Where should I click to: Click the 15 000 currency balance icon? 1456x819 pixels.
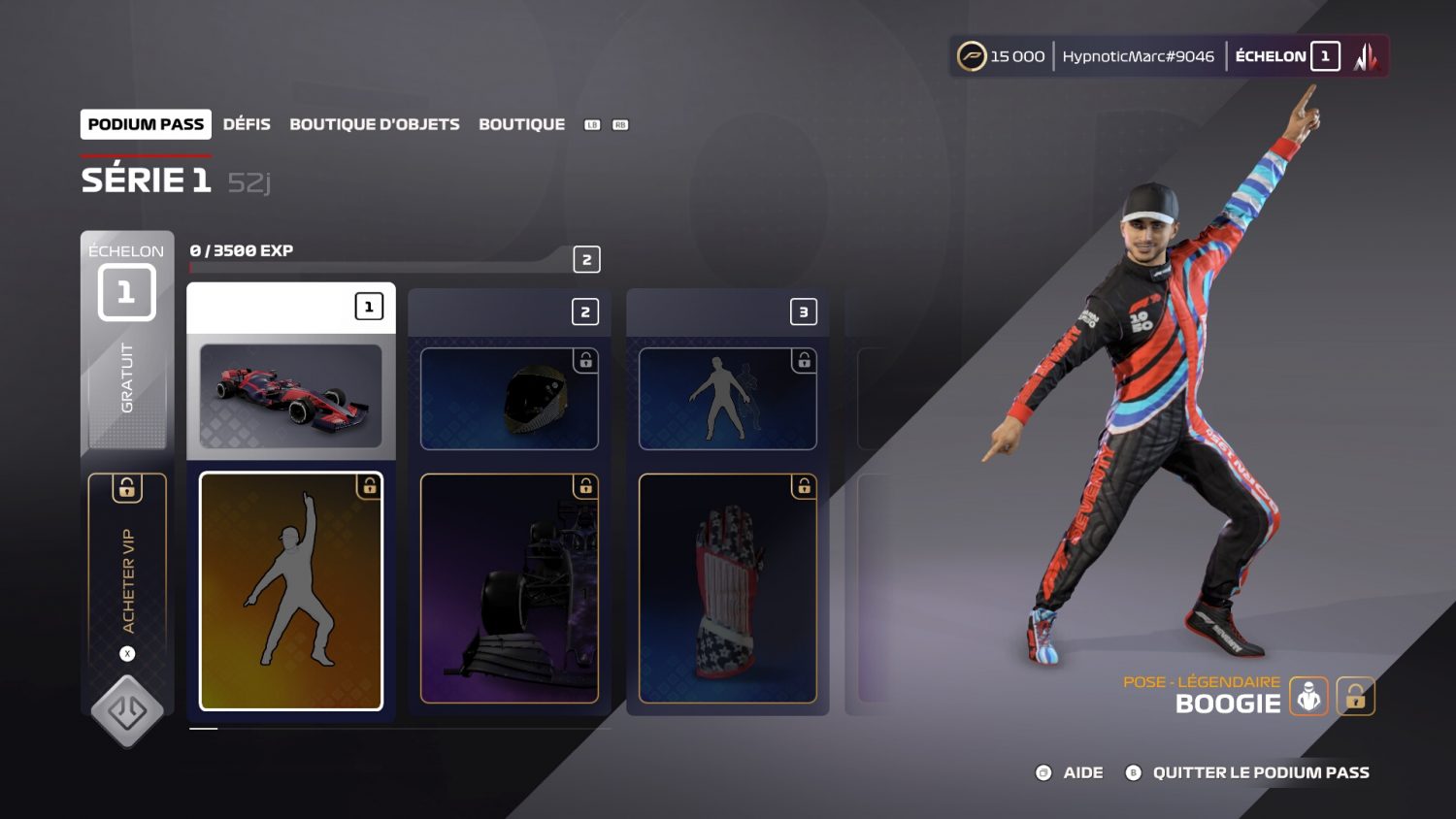972,56
